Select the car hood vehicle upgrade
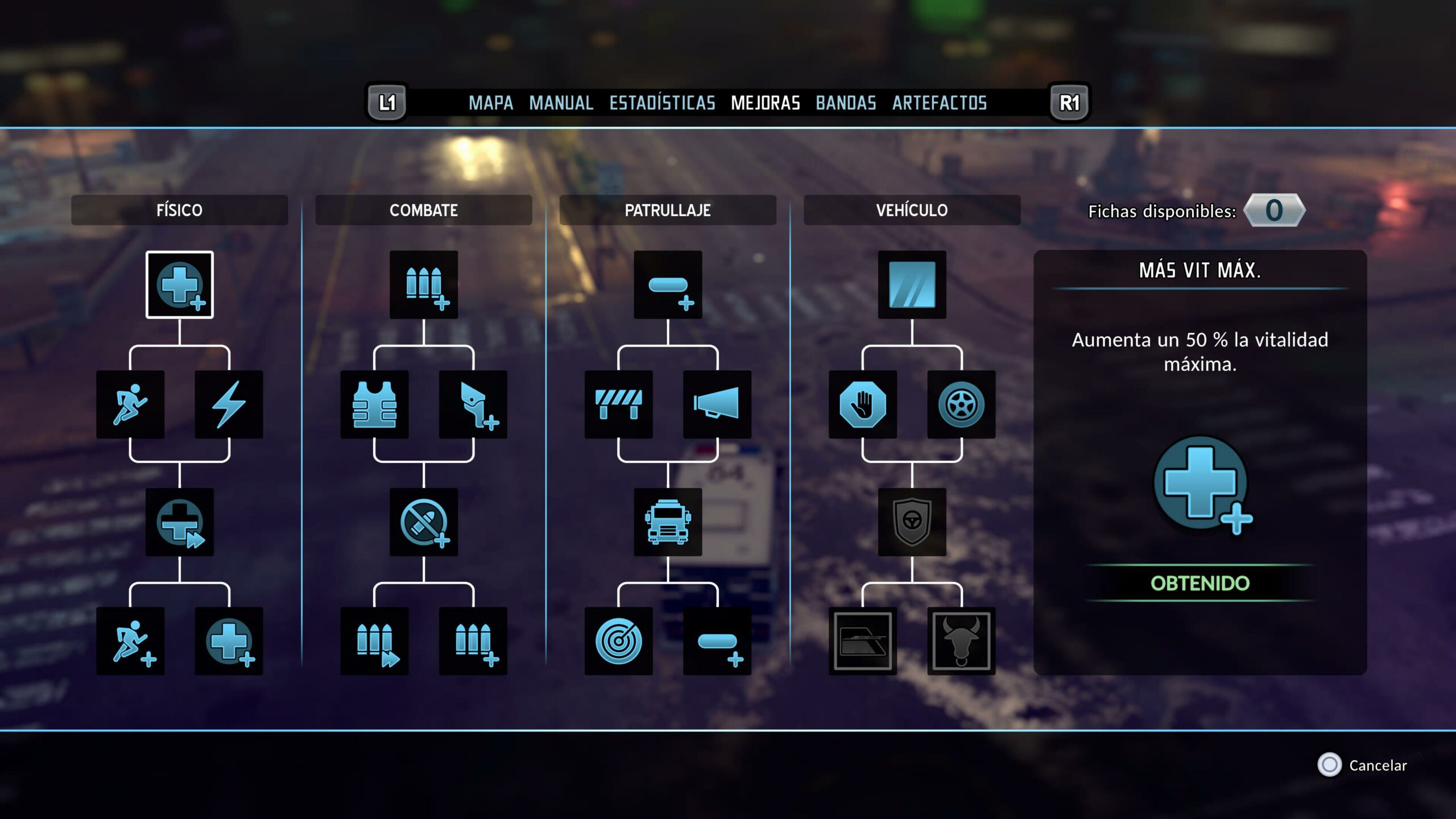The height and width of the screenshot is (819, 1456). pos(862,641)
